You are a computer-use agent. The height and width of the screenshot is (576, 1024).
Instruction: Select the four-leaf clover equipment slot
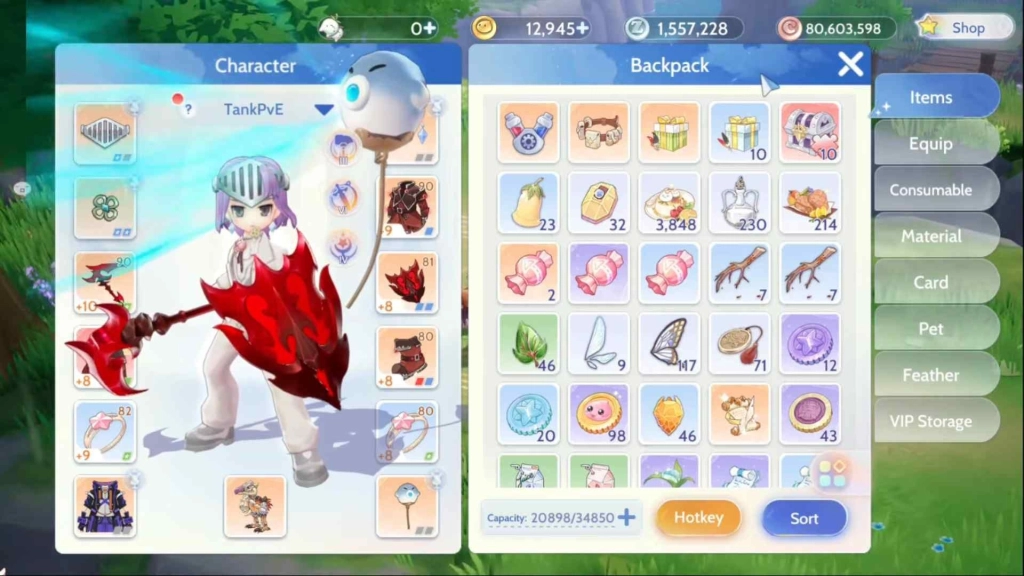click(x=105, y=207)
